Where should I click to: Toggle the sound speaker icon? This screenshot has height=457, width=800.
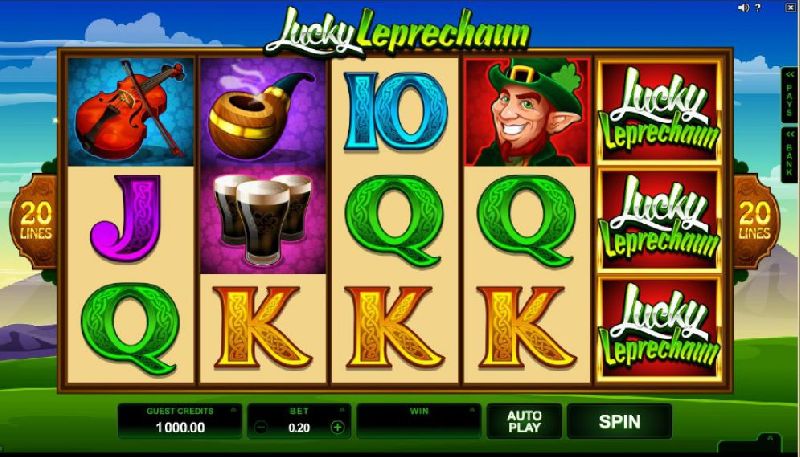(x=743, y=8)
